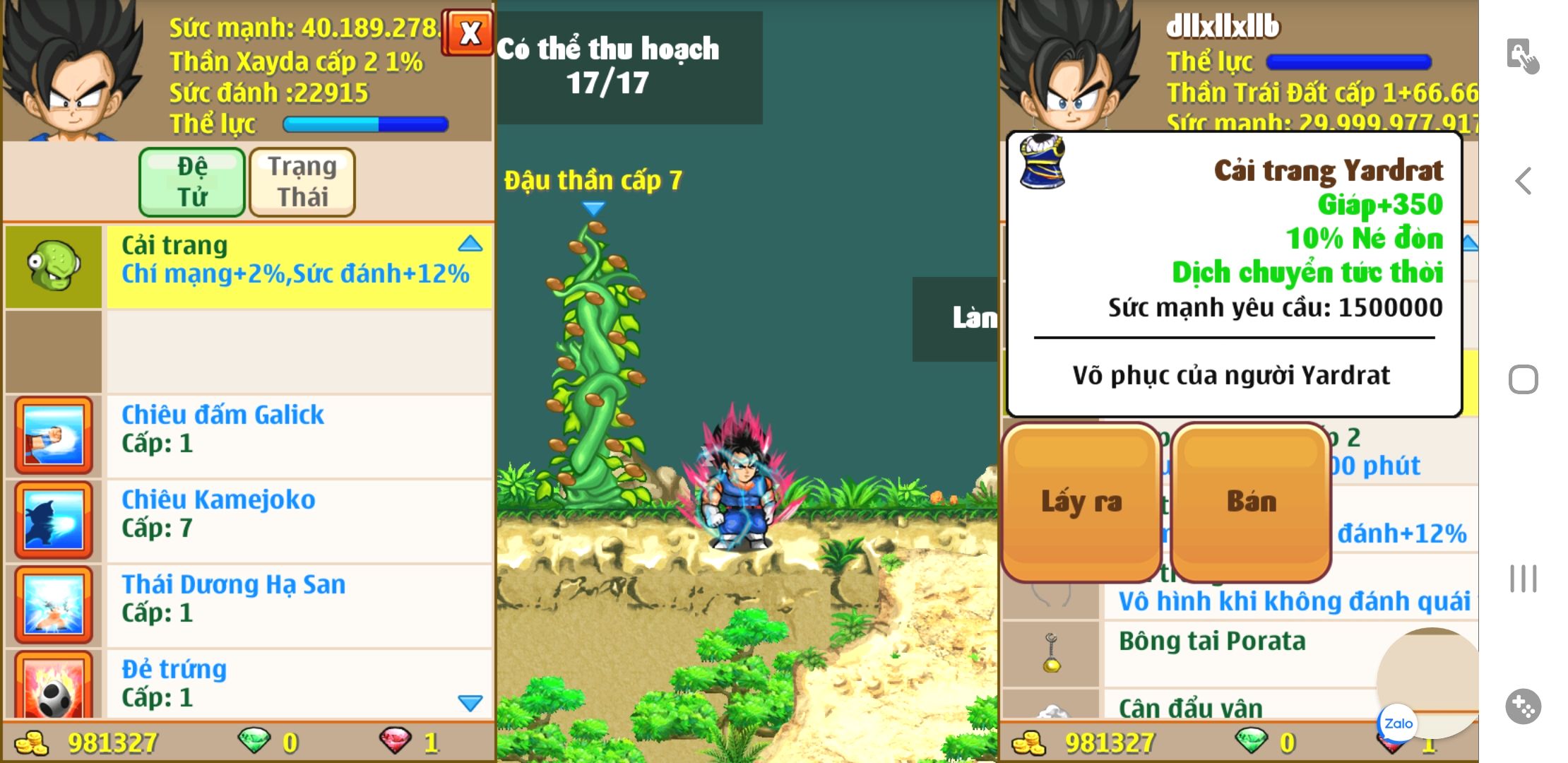Screen dimensions: 1568x763
Task: Select the Đẻ trứng skill
Action: point(297,682)
